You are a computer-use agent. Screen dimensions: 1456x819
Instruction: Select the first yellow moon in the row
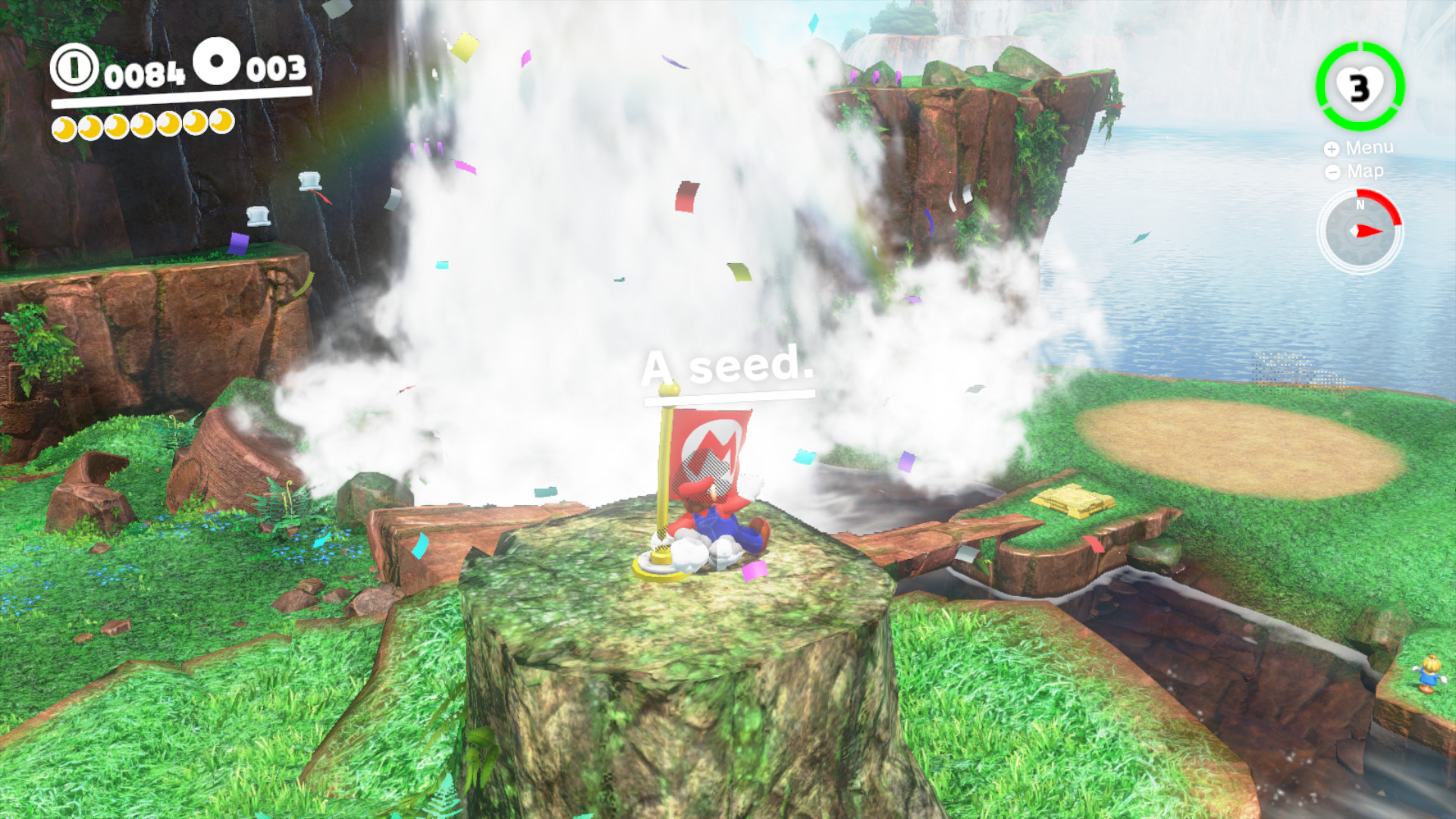pos(64,127)
